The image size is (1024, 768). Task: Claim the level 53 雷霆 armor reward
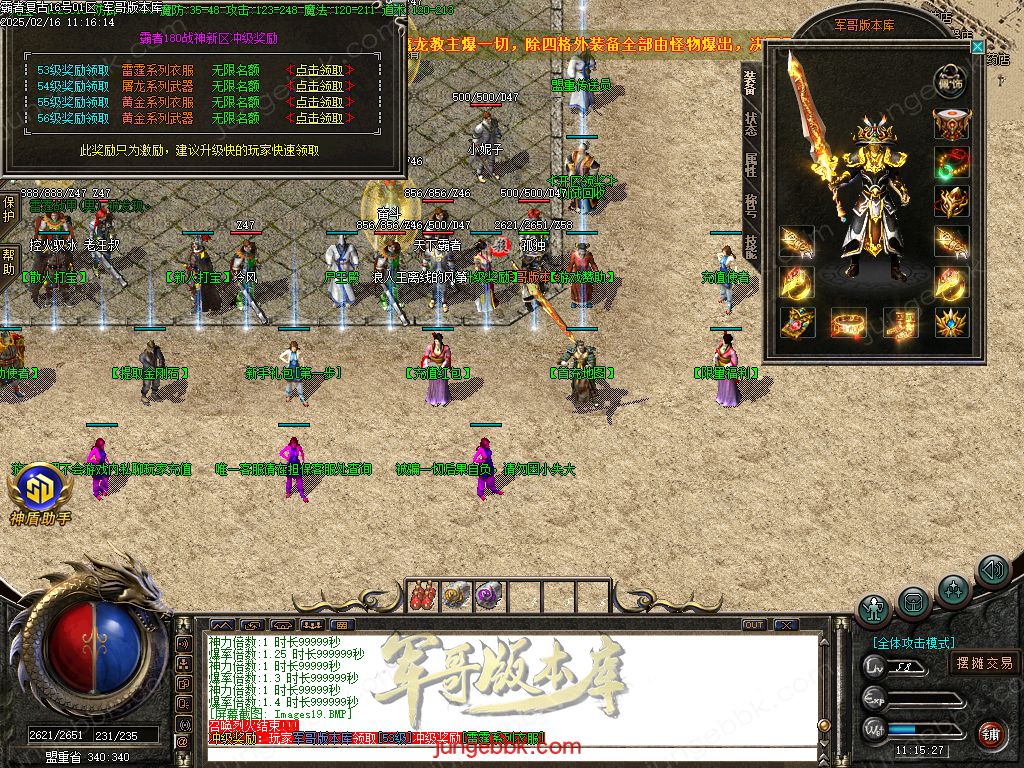point(319,70)
